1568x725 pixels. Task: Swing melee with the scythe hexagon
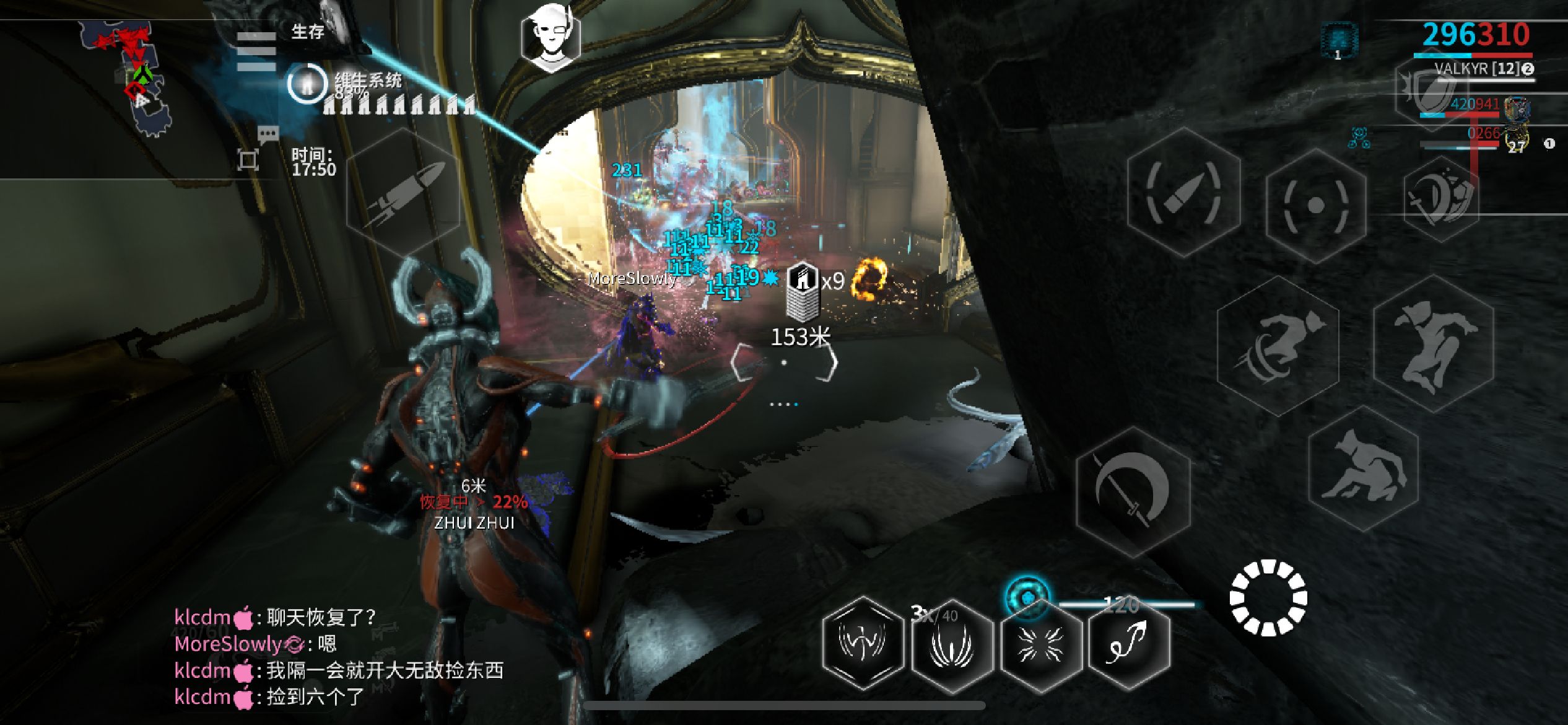pos(1133,492)
